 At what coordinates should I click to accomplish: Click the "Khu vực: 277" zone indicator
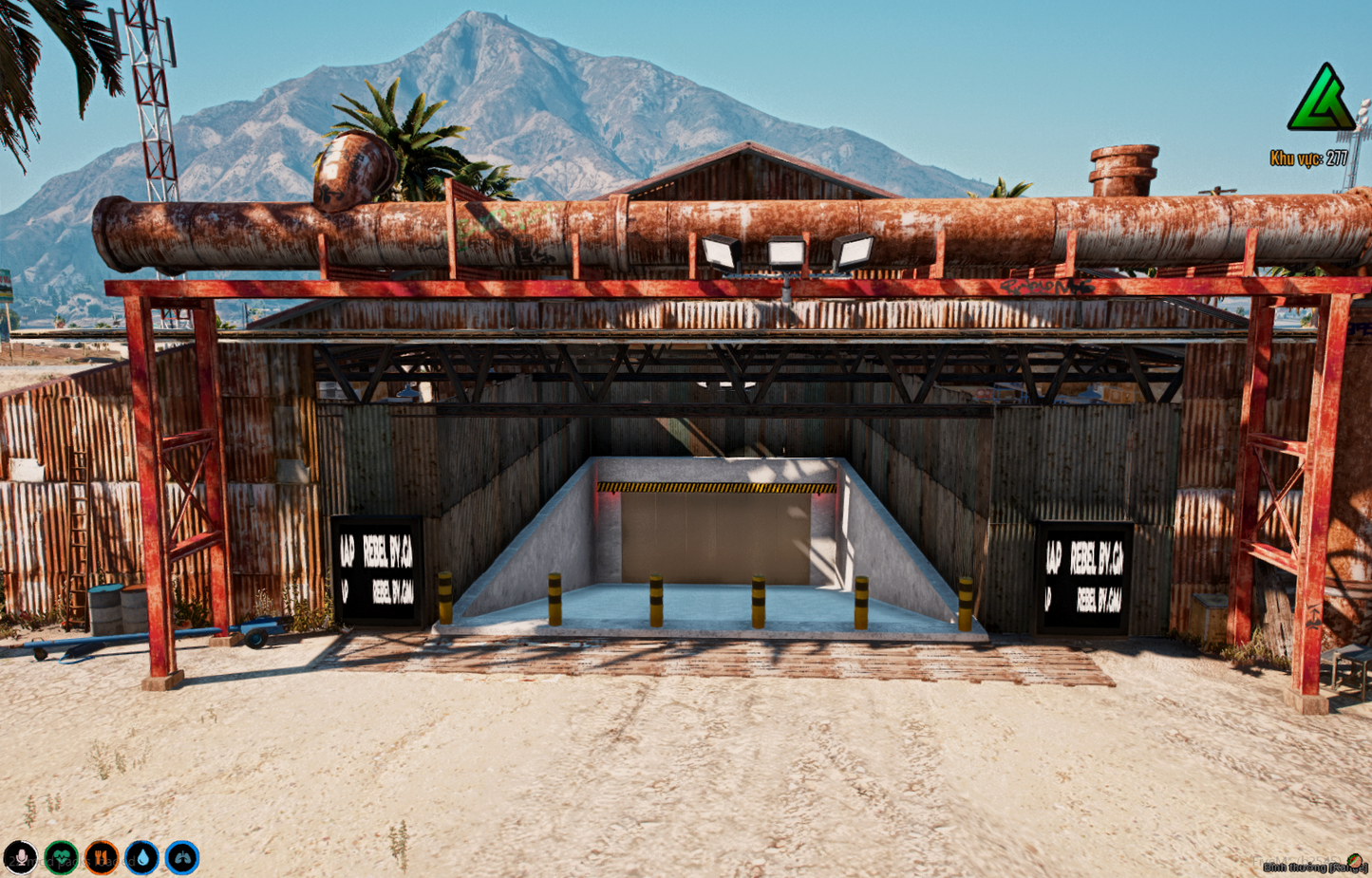click(1311, 158)
